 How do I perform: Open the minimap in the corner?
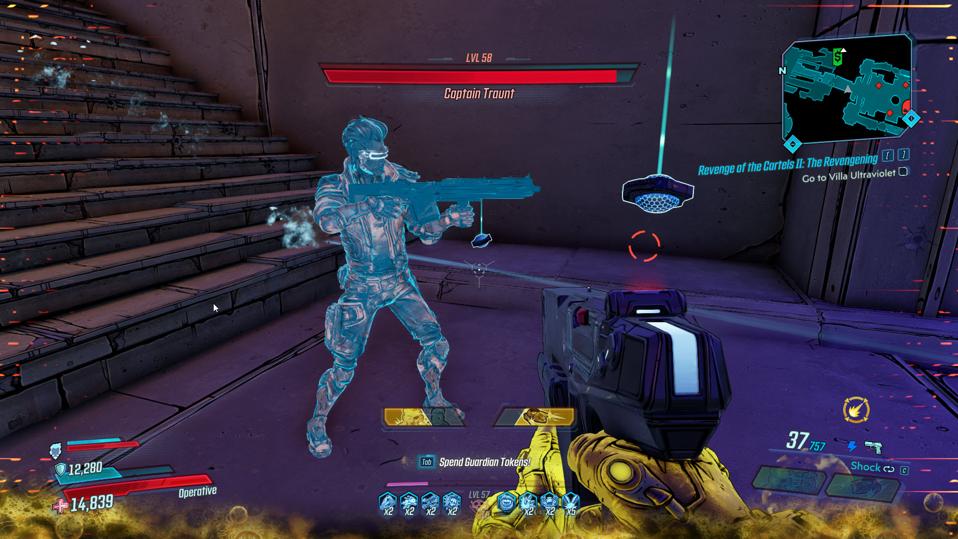click(x=848, y=91)
